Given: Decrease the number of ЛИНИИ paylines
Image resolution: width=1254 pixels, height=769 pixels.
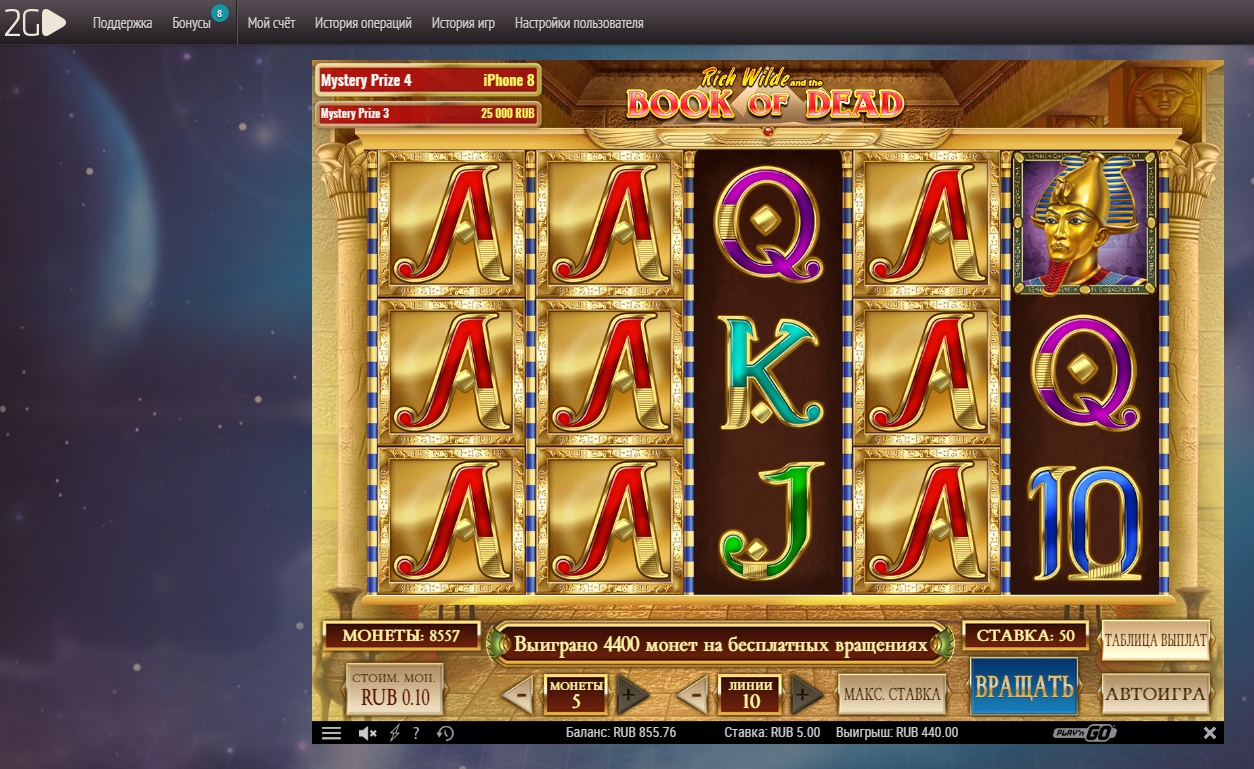Looking at the screenshot, I should (x=692, y=694).
